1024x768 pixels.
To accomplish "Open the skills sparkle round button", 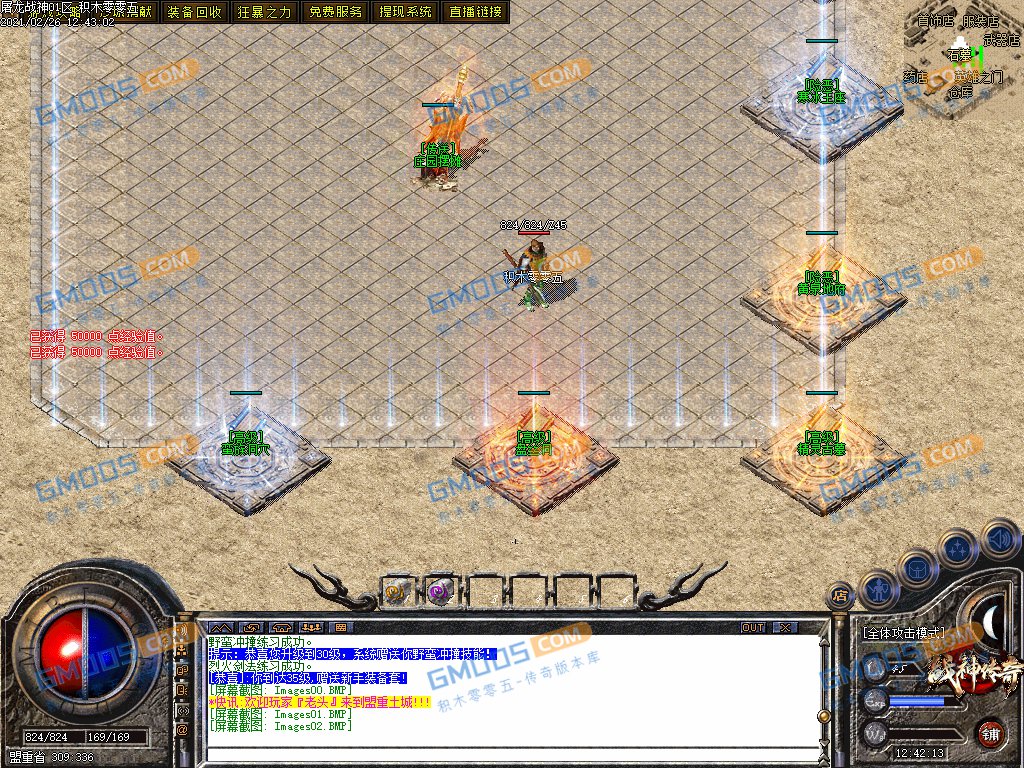I will [960, 548].
